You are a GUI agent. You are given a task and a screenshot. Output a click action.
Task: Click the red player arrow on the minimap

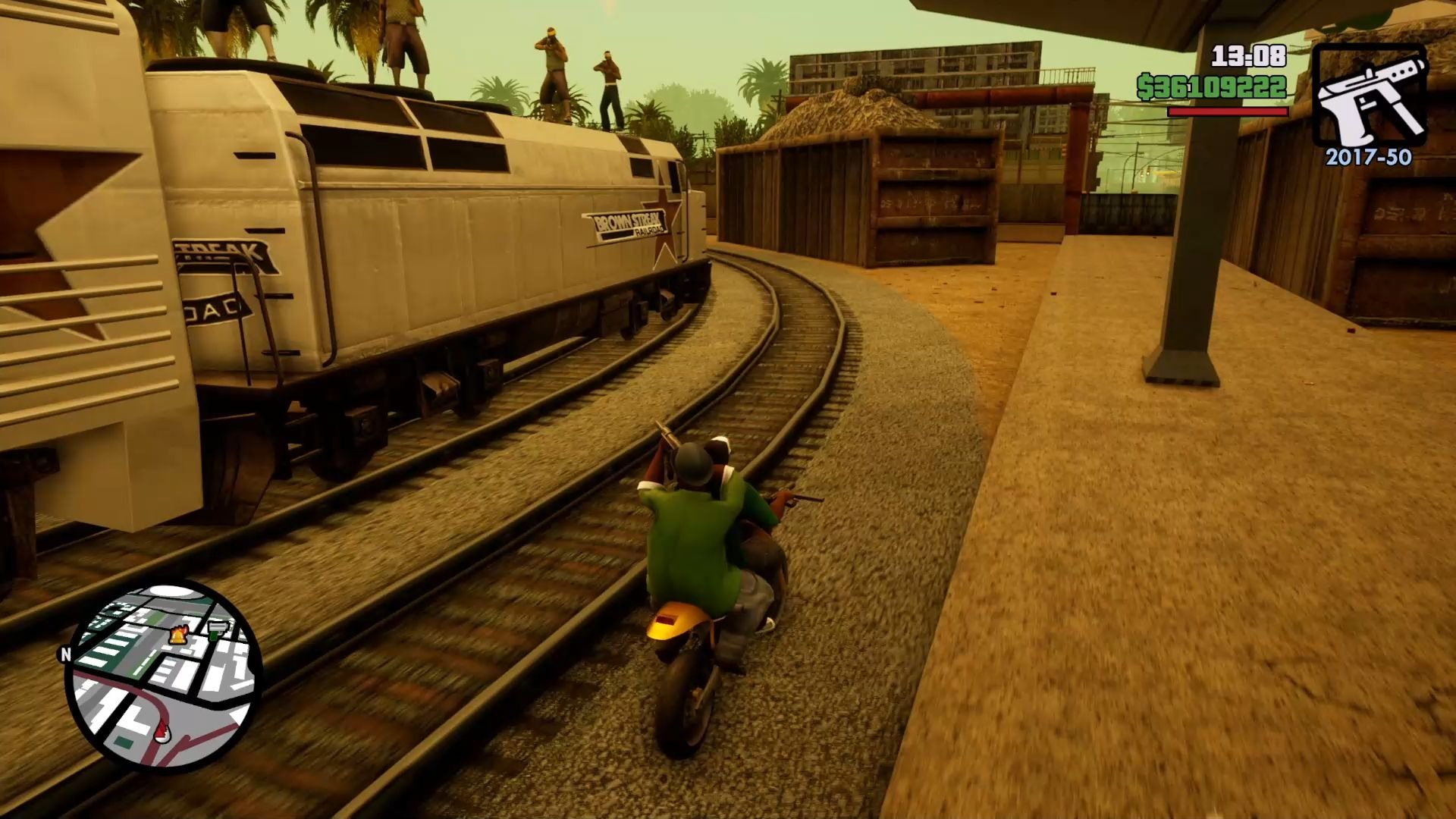click(163, 732)
